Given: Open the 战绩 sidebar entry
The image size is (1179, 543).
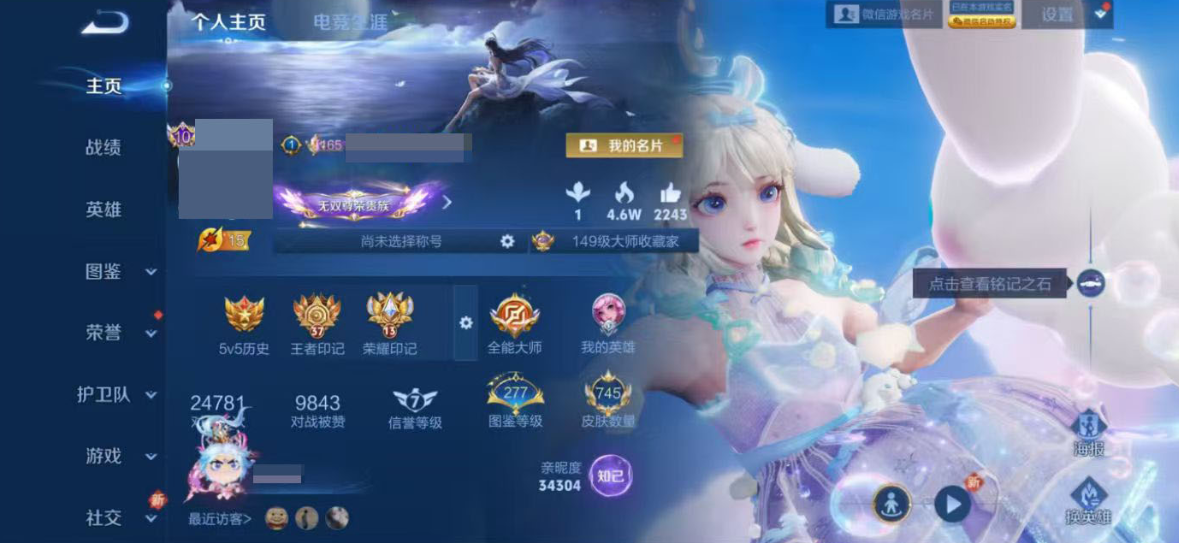Looking at the screenshot, I should [x=103, y=148].
